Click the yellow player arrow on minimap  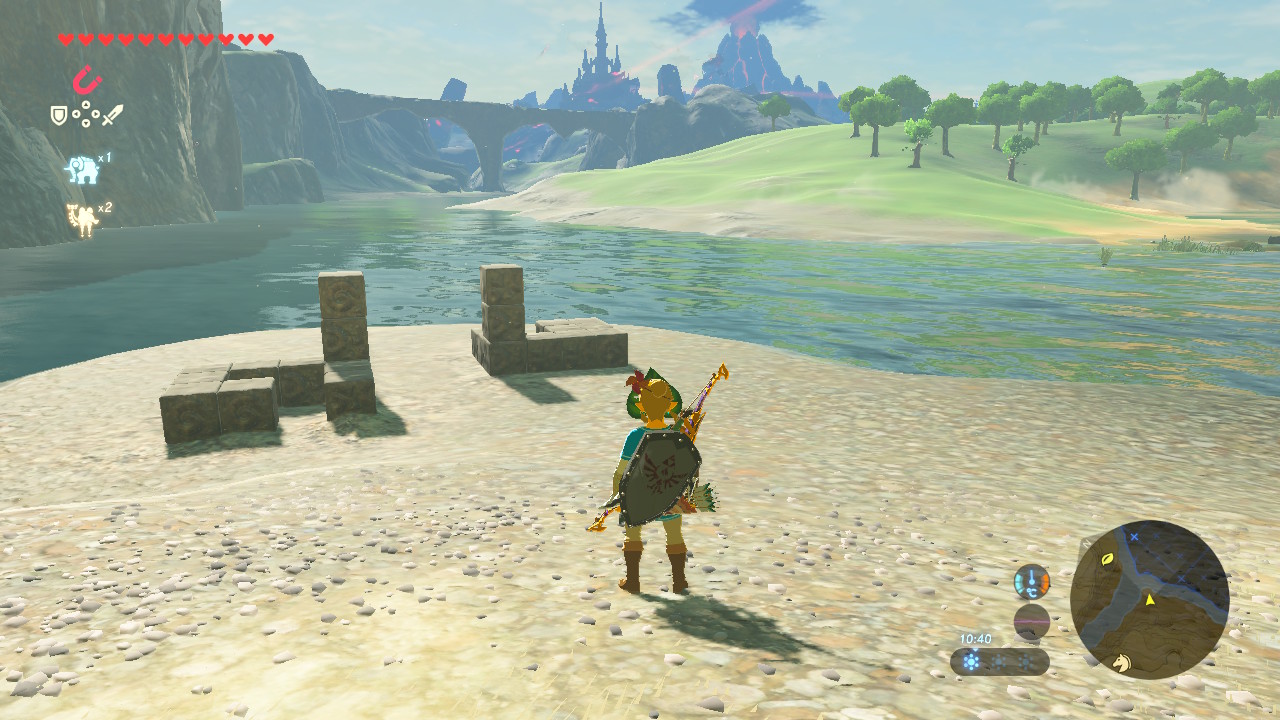(1150, 599)
